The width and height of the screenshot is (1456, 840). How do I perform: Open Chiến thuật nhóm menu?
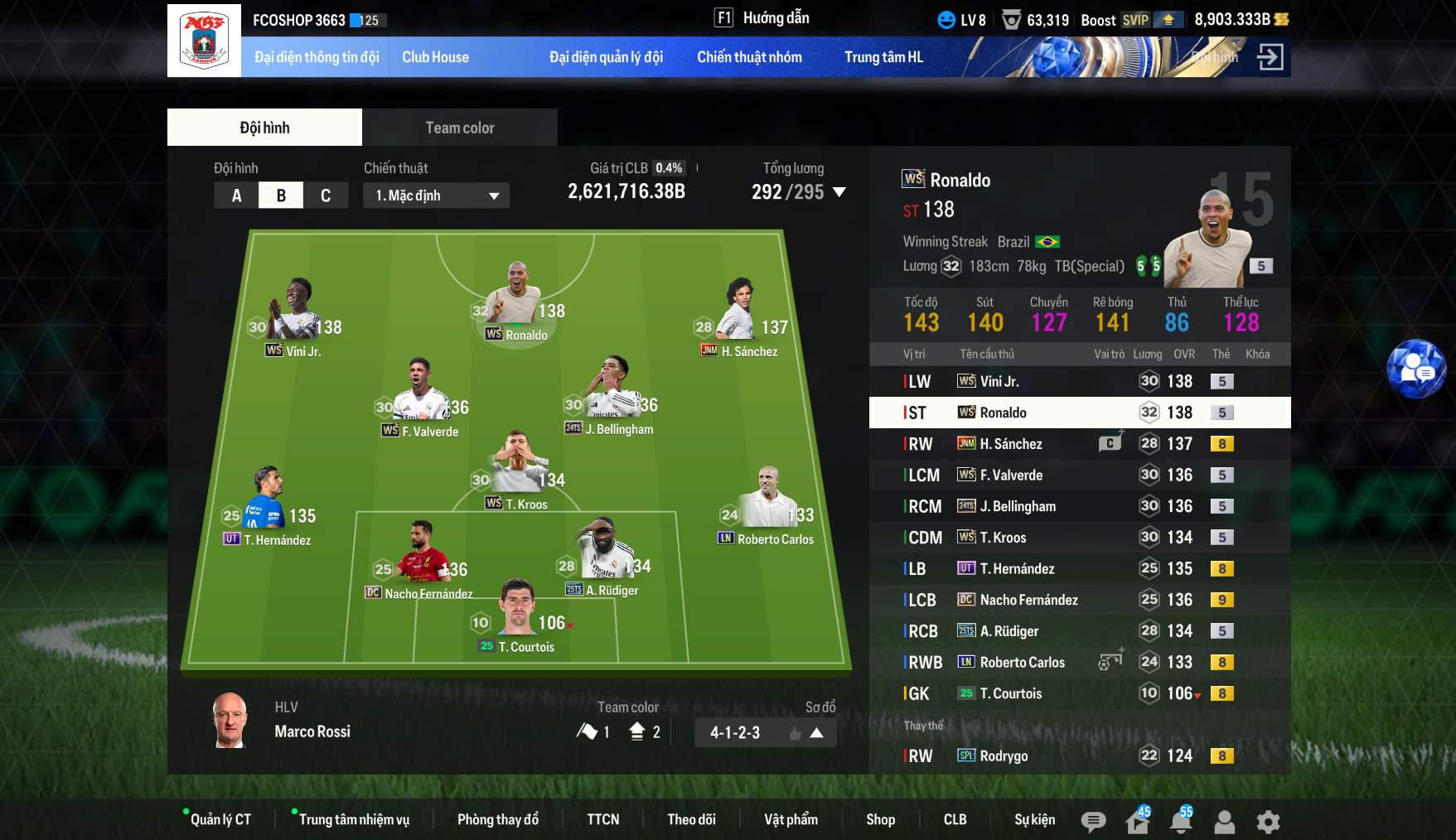coord(749,57)
